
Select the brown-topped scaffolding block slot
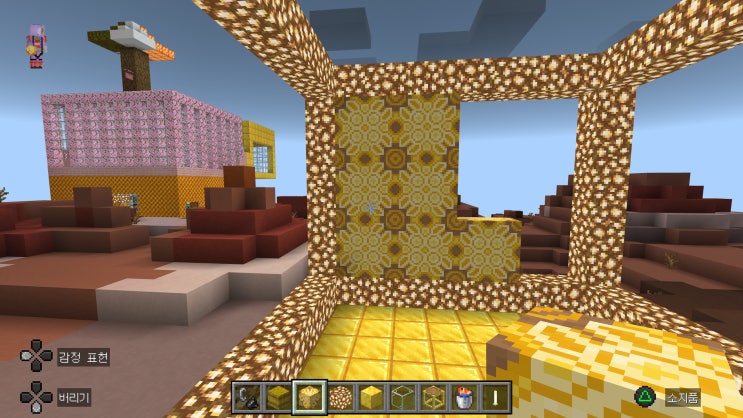pos(433,397)
